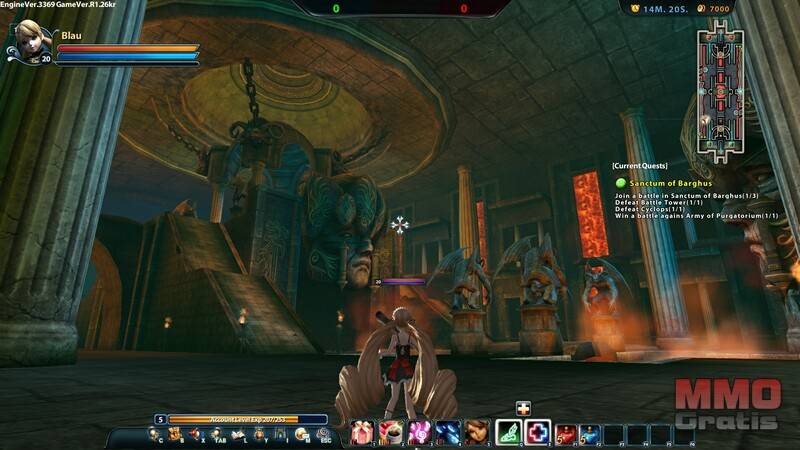Use the blue mana potion
Image resolution: width=800 pixels, height=450 pixels.
(590, 433)
